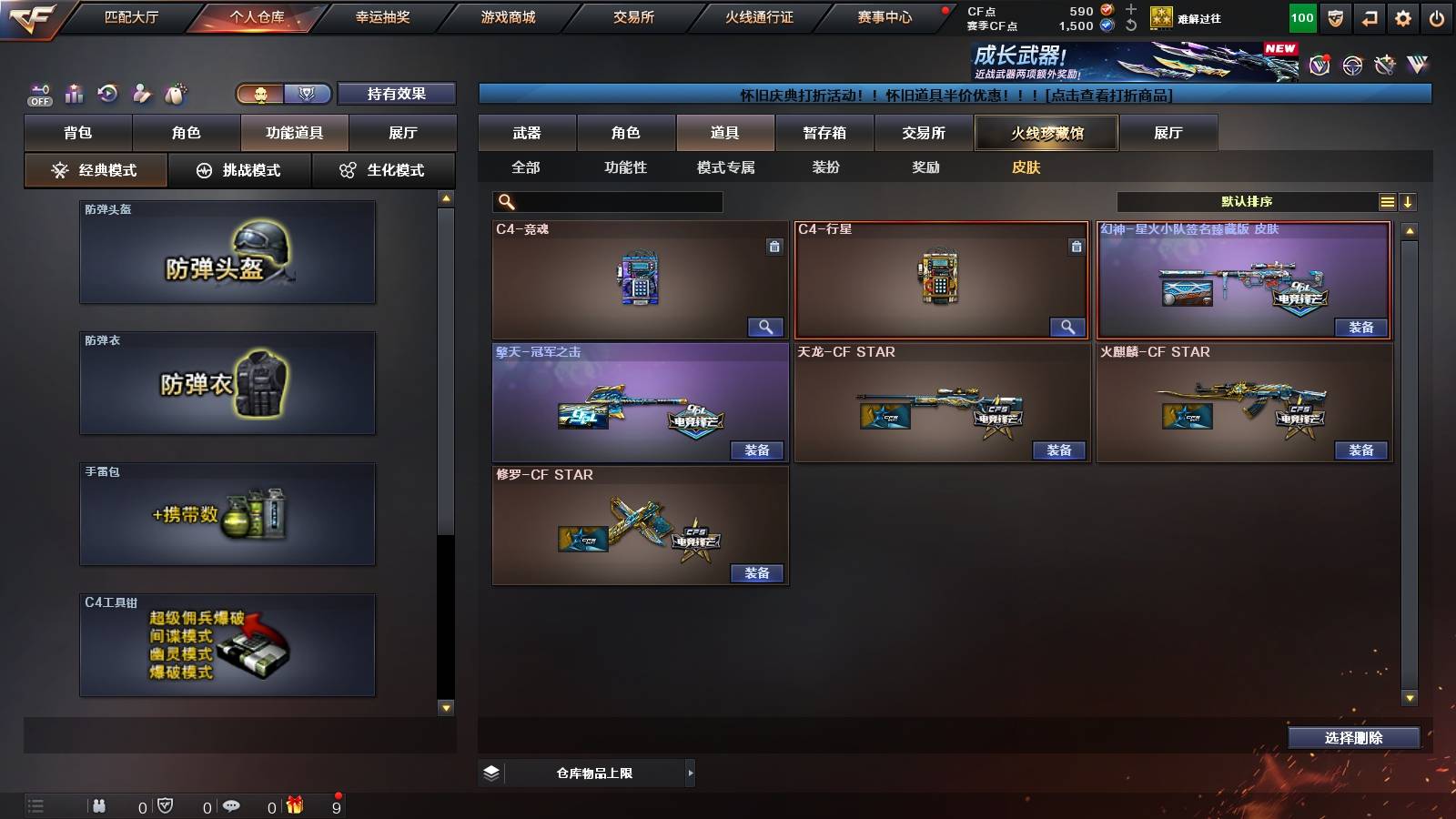Image resolution: width=1456 pixels, height=819 pixels.
Task: Click the crosshair targeting icon near top right
Action: click(1351, 66)
